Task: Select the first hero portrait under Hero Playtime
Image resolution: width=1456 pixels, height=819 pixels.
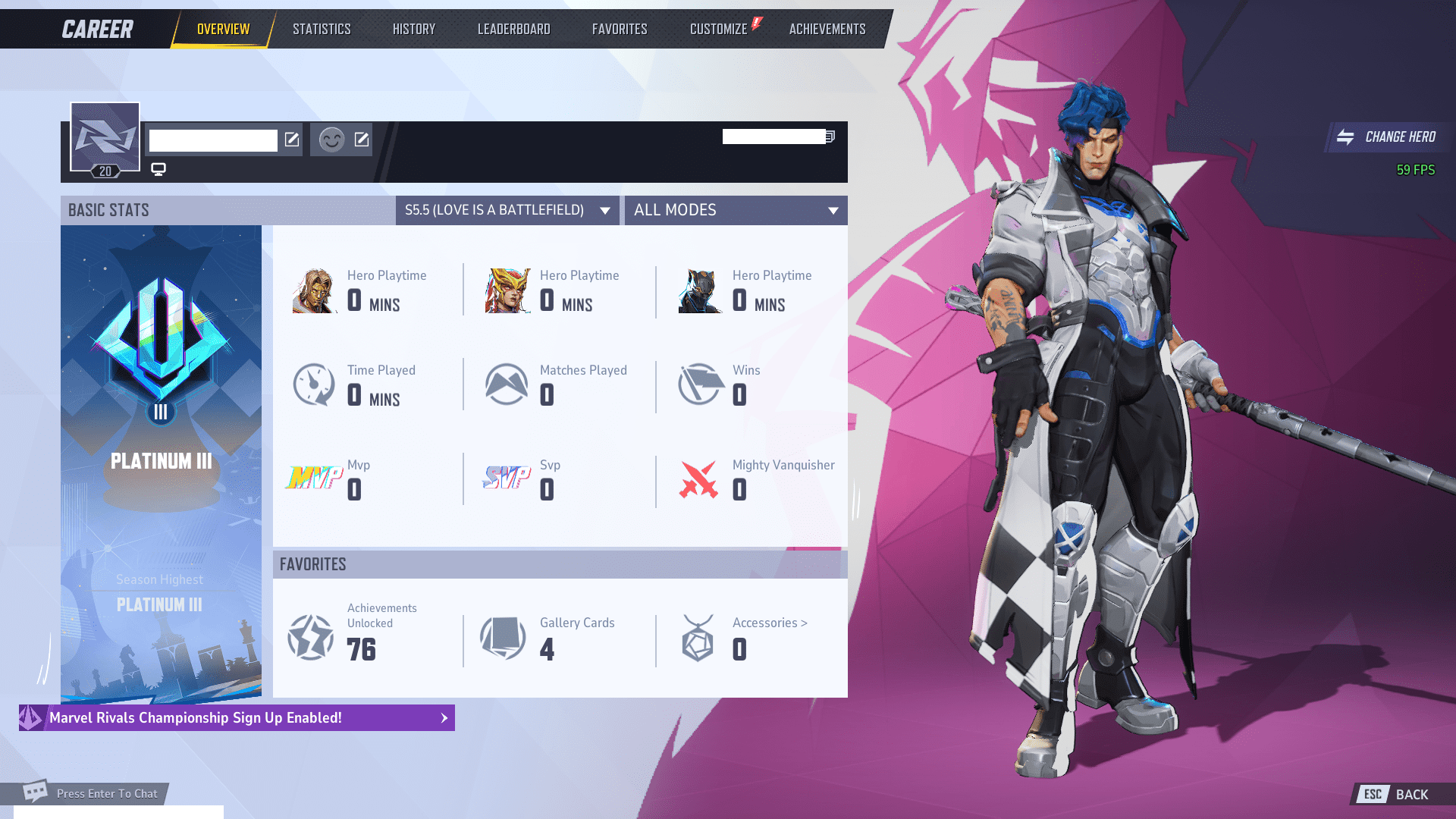Action: click(x=313, y=291)
